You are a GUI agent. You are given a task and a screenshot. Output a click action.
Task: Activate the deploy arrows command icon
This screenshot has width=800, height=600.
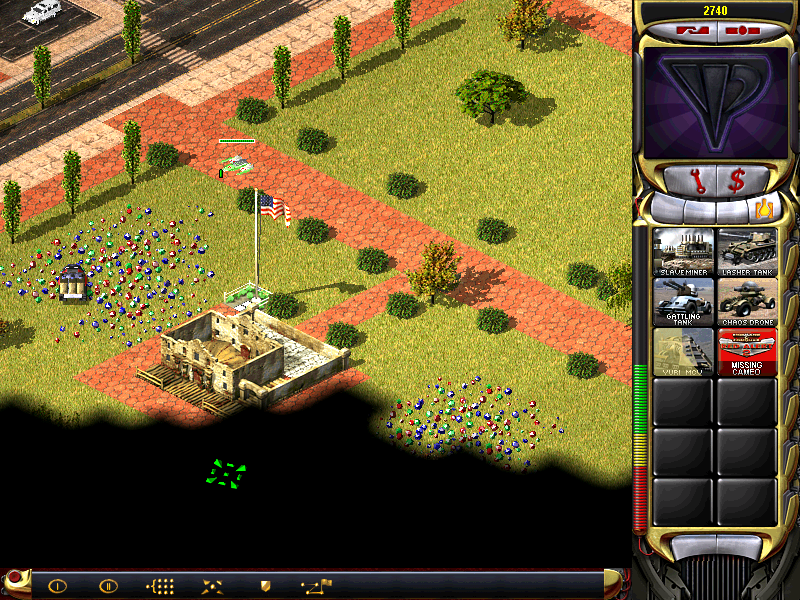pos(212,586)
